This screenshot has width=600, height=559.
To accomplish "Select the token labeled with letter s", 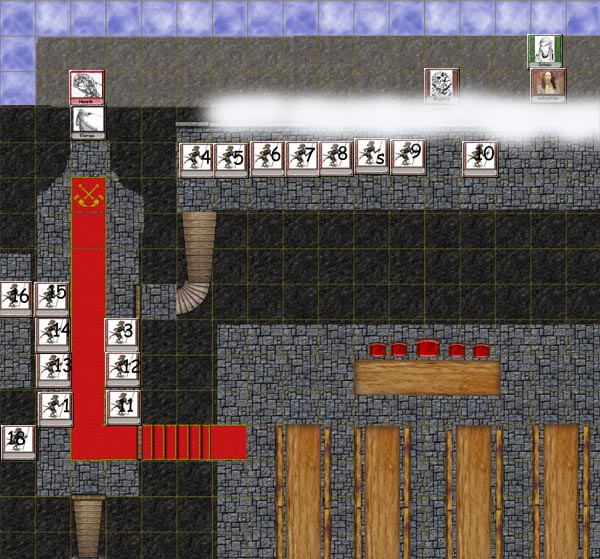I will (x=372, y=156).
